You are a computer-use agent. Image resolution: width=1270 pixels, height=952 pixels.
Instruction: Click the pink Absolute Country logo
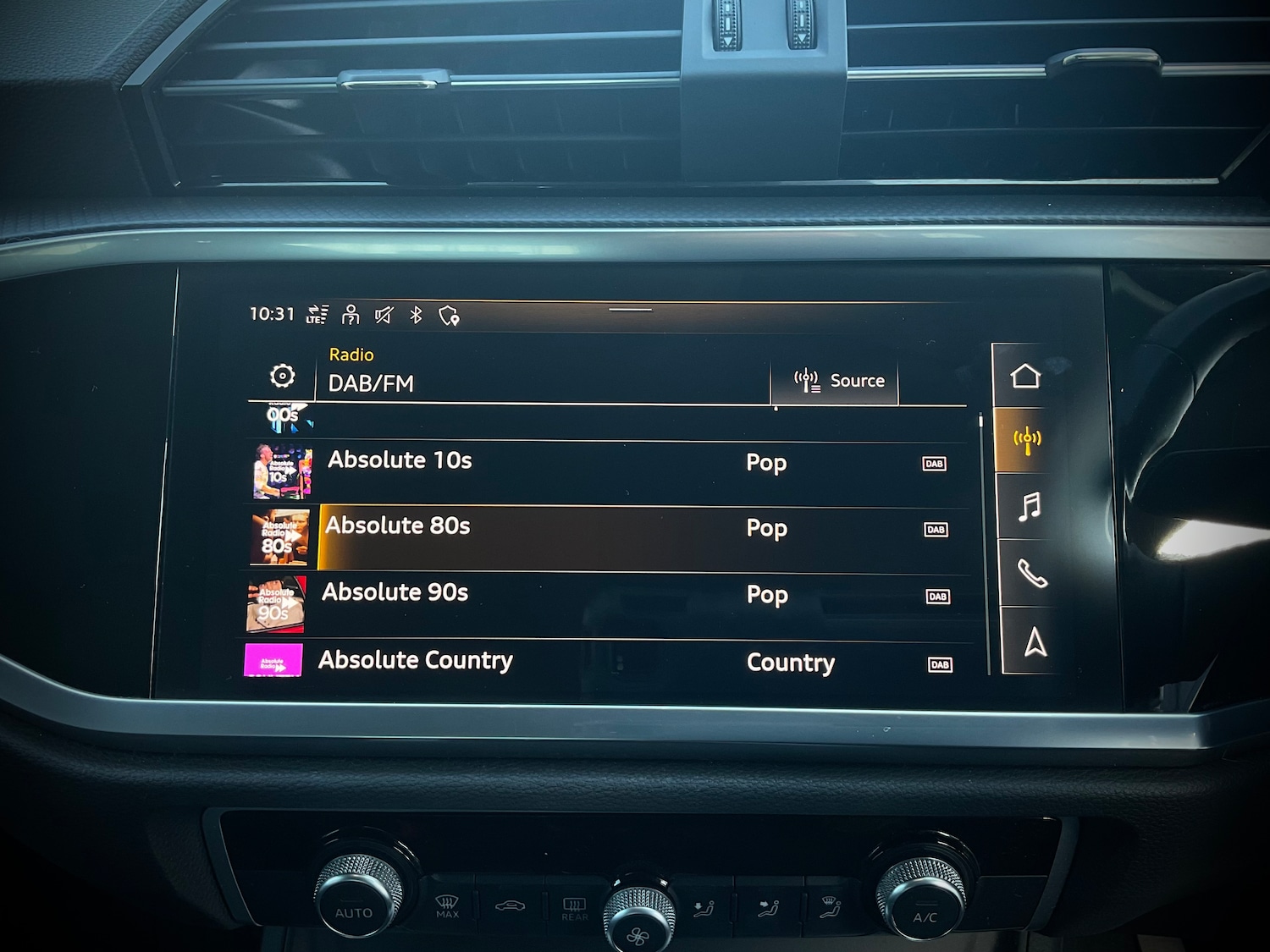pos(273,661)
